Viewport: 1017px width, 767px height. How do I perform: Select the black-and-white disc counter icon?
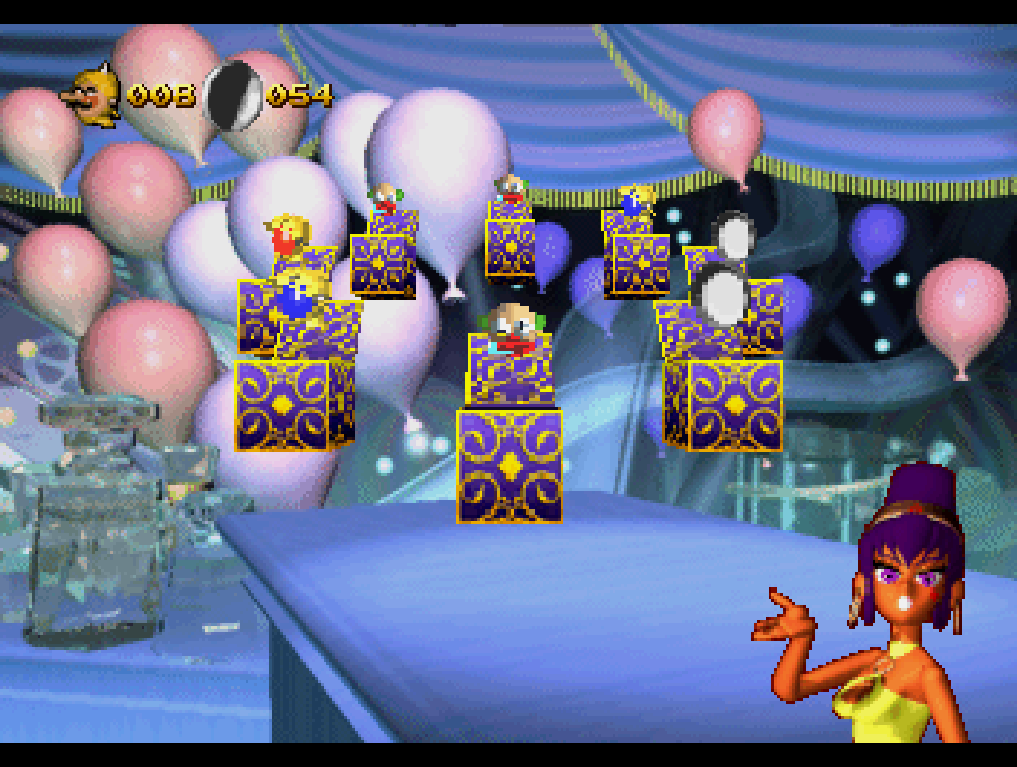(233, 95)
